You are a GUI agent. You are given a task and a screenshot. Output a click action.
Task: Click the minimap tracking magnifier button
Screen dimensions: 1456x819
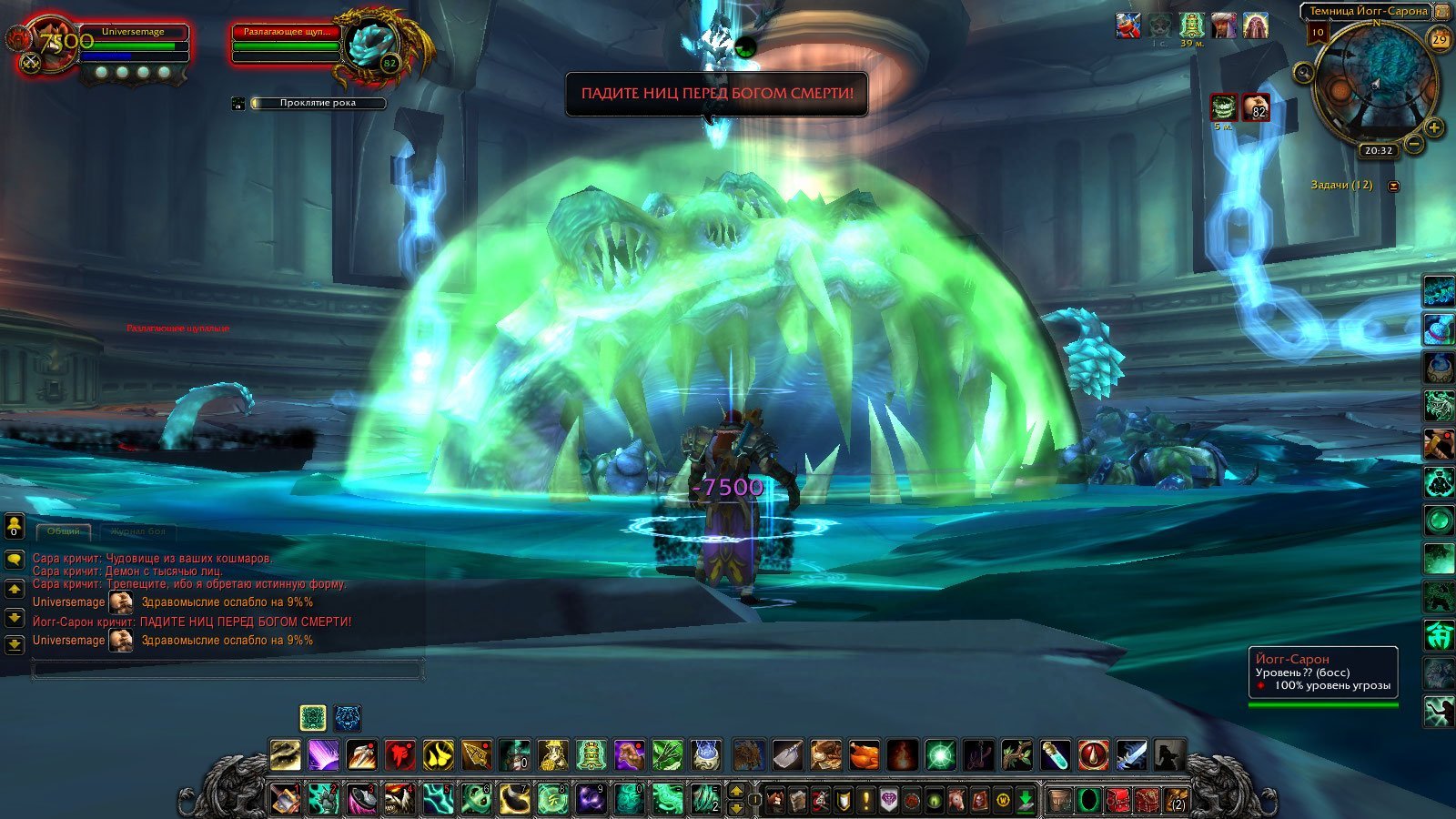[x=1304, y=73]
